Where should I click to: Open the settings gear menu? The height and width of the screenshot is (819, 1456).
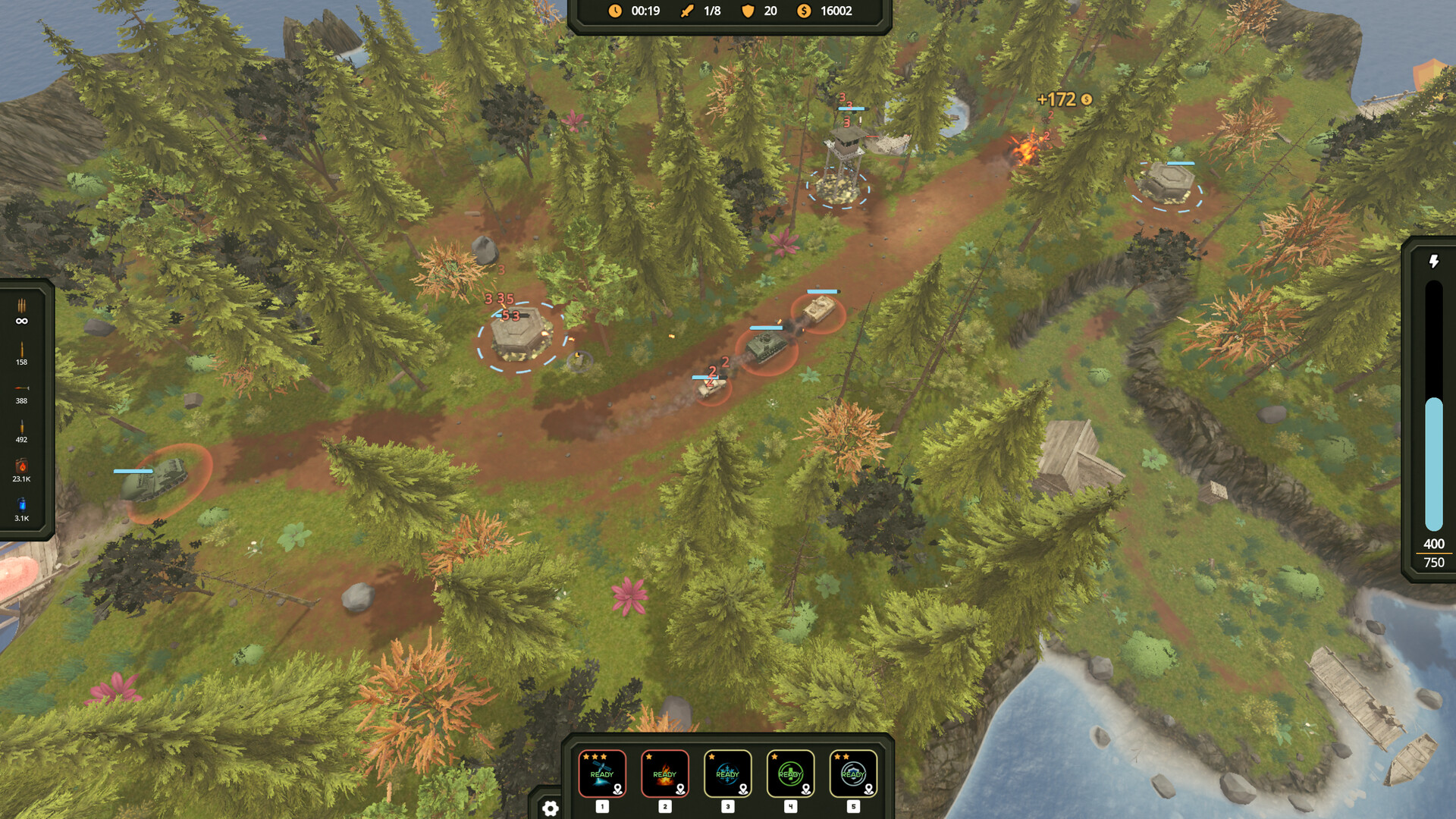click(x=551, y=808)
